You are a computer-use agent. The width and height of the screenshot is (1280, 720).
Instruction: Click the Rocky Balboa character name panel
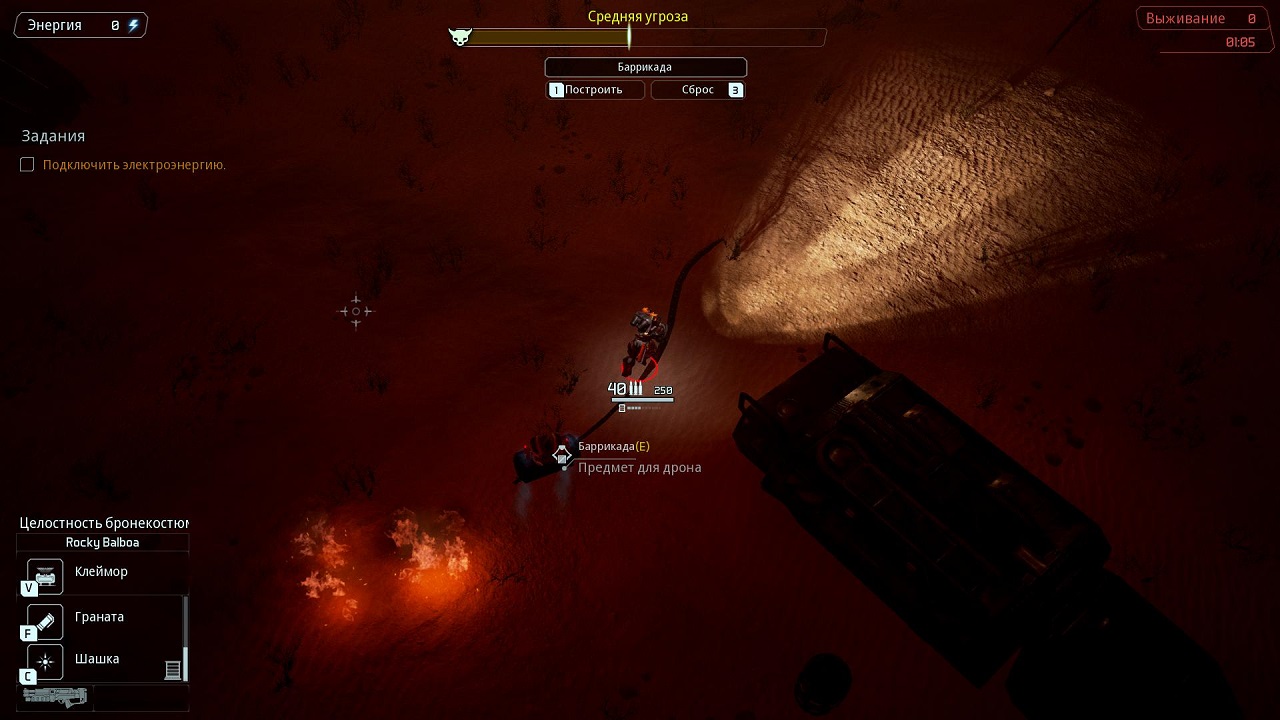(102, 543)
